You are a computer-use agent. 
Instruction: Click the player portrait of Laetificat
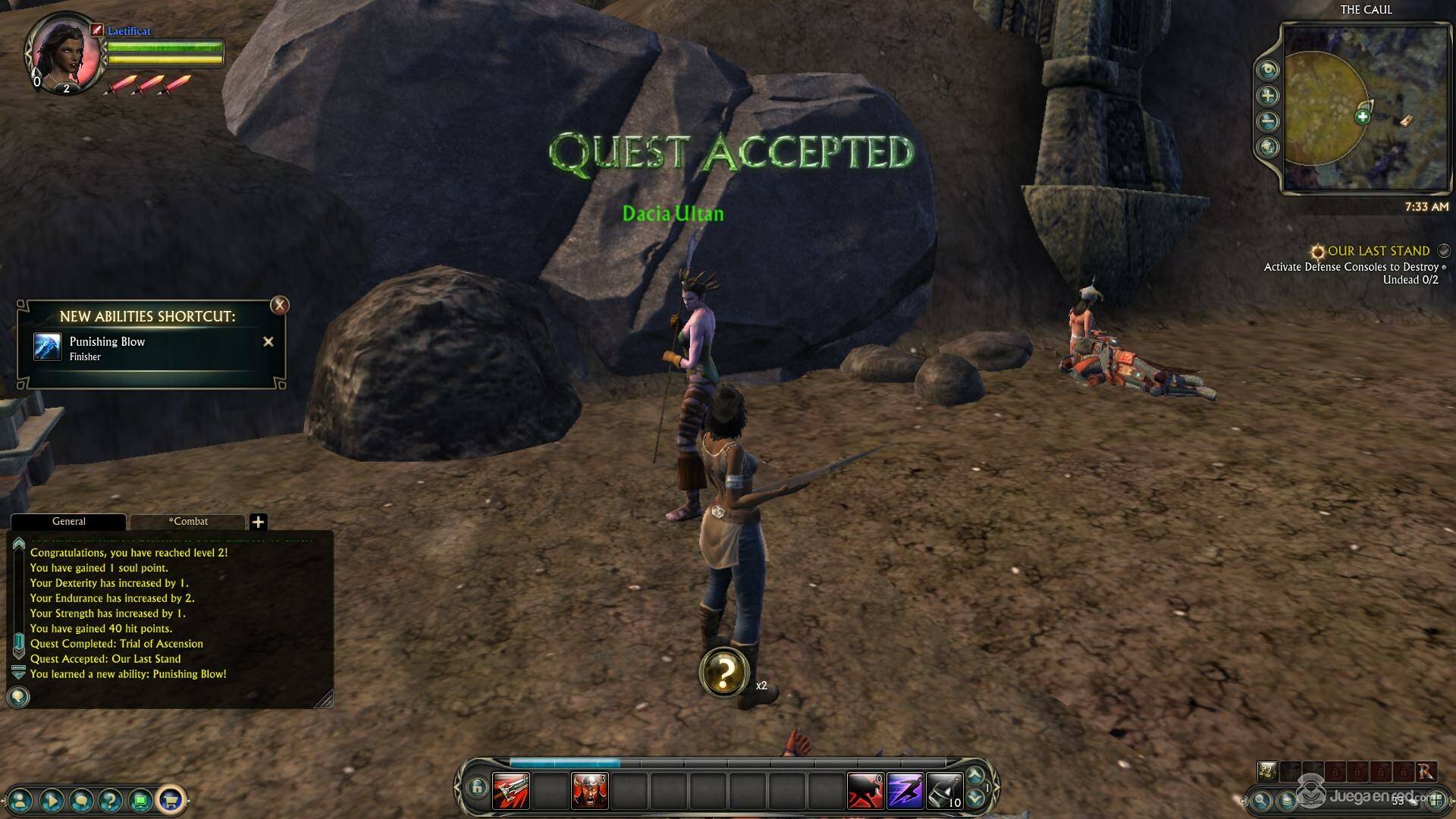click(x=64, y=53)
